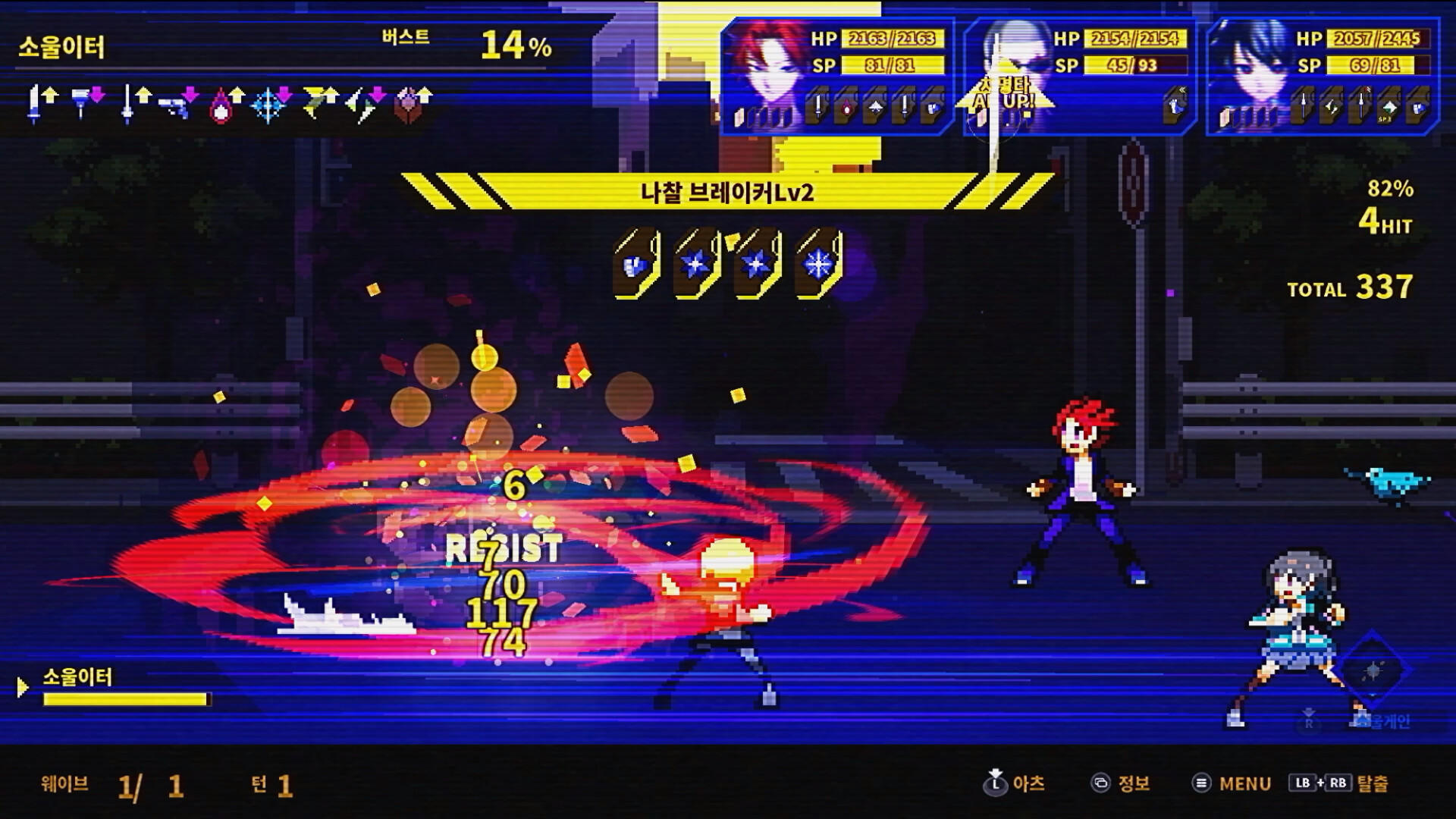Collapse the middle character panel via double-chevron
This screenshot has height=819, width=1456.
[1182, 88]
